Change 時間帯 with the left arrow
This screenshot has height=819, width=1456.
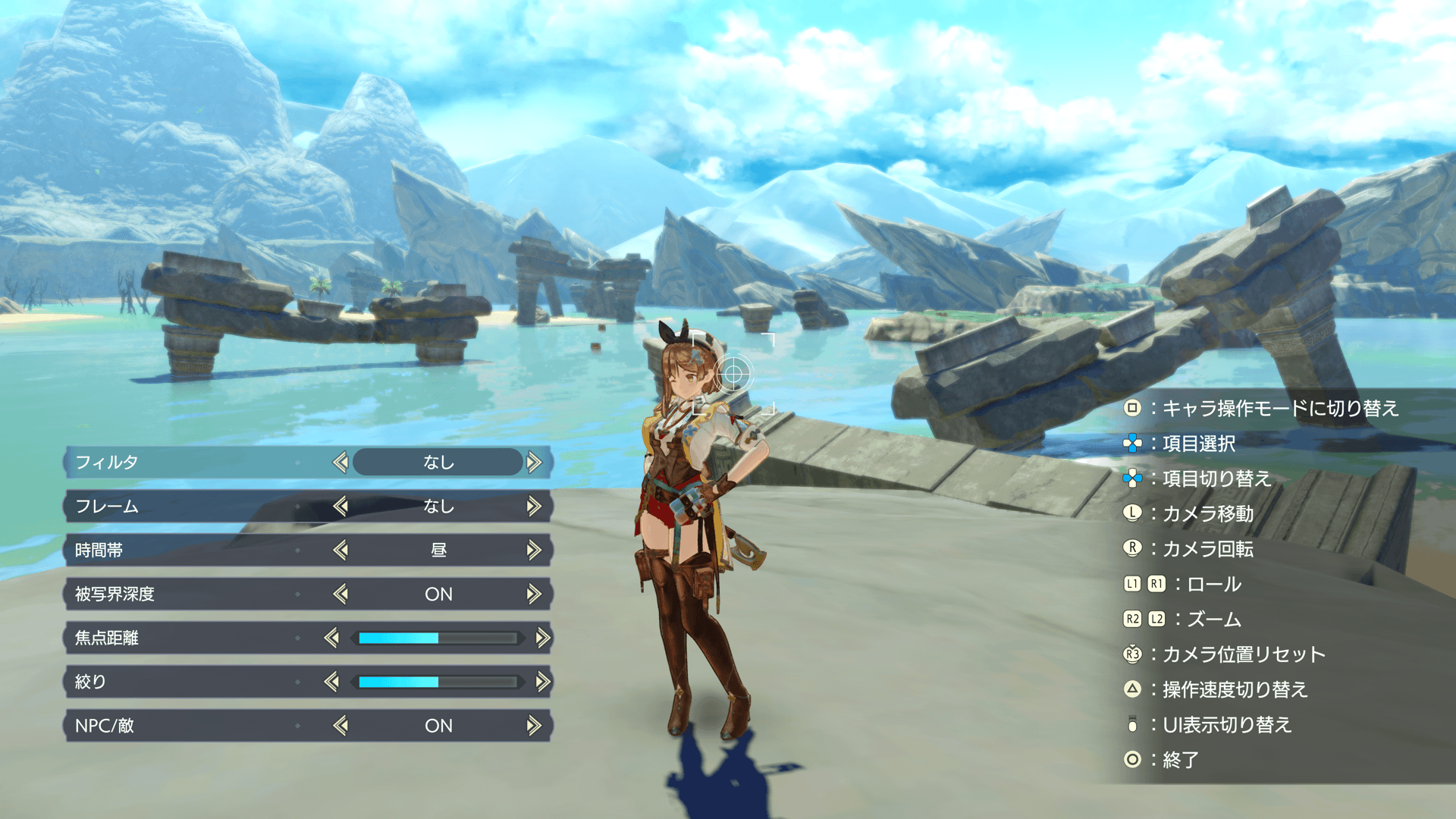click(x=340, y=550)
